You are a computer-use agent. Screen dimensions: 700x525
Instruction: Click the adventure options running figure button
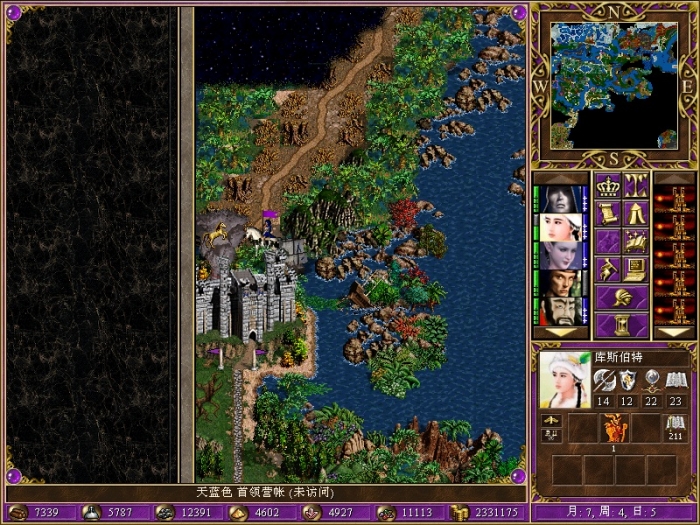tap(608, 269)
